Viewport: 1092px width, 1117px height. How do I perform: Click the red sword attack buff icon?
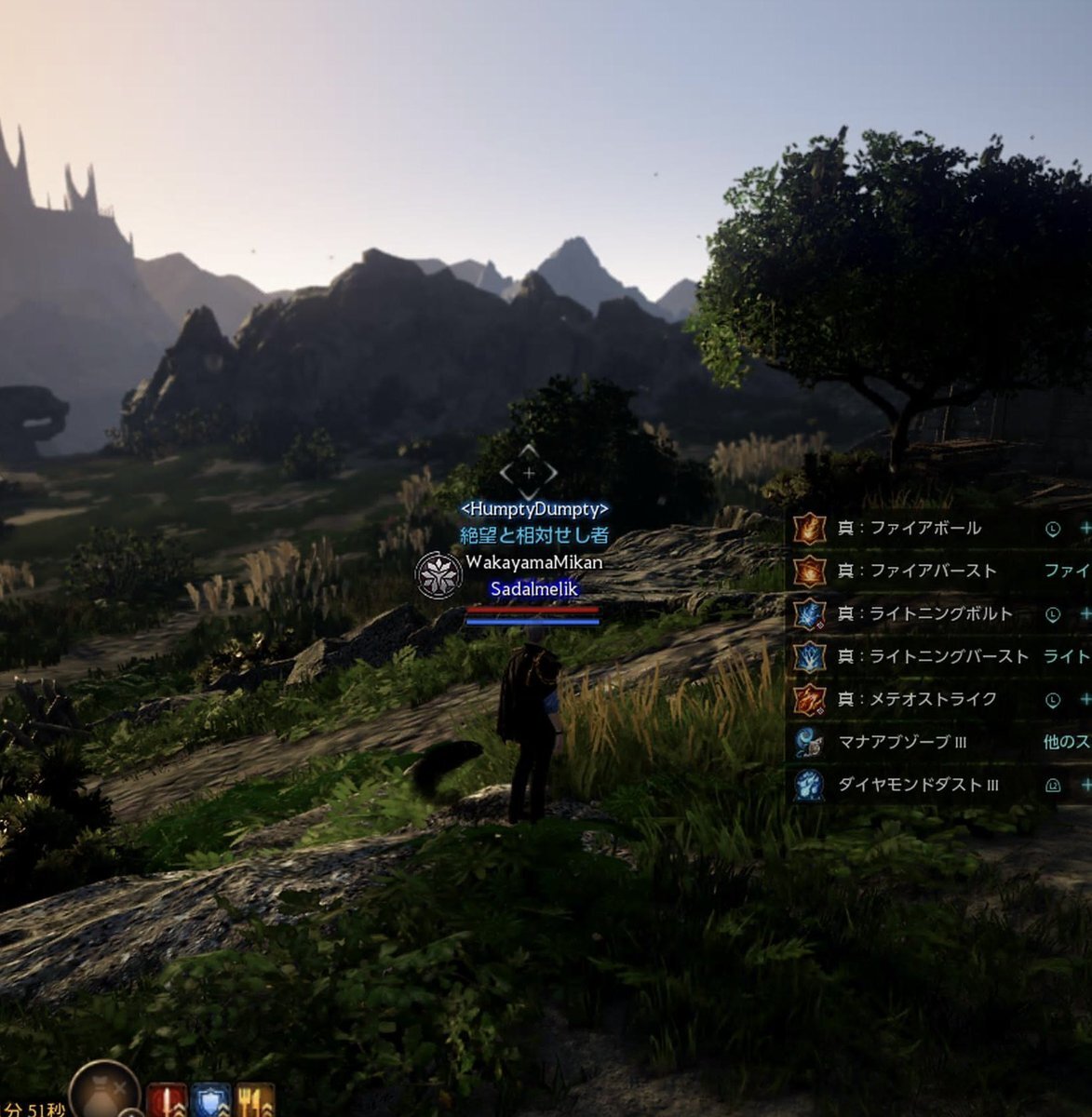click(167, 1101)
